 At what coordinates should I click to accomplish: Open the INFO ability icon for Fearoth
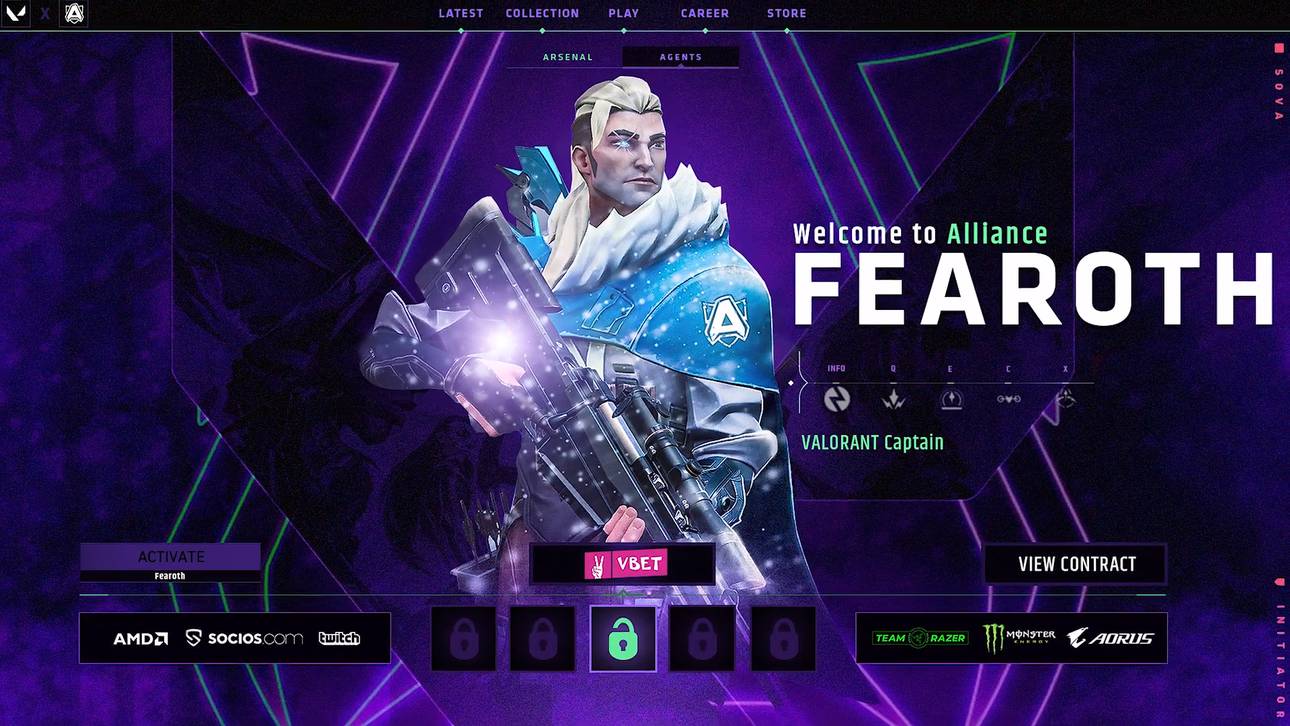[836, 398]
